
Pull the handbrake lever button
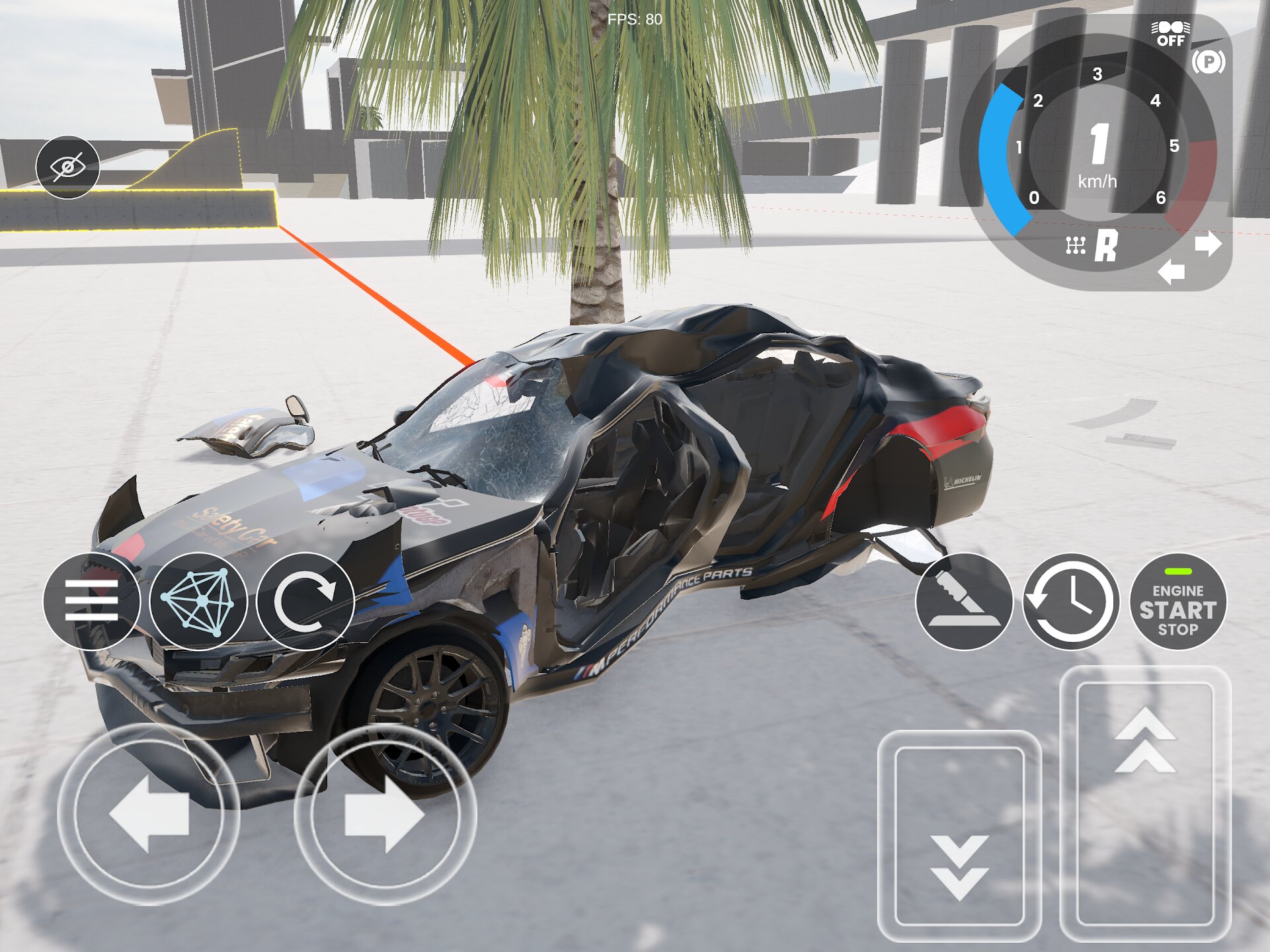[x=964, y=601]
